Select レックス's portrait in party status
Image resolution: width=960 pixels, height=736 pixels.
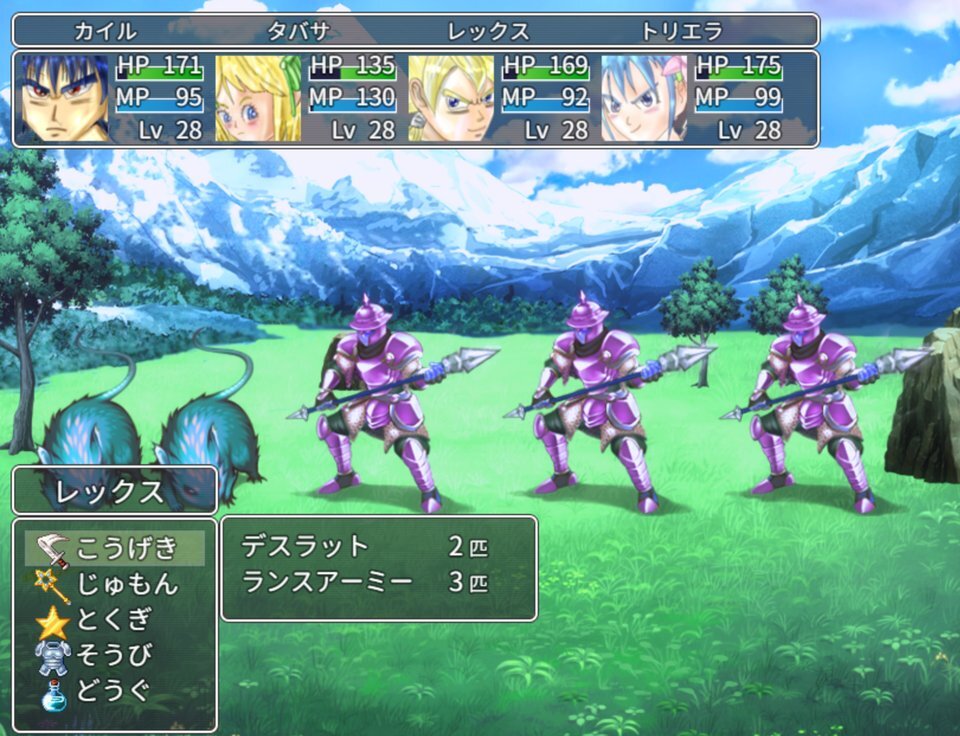[x=451, y=98]
